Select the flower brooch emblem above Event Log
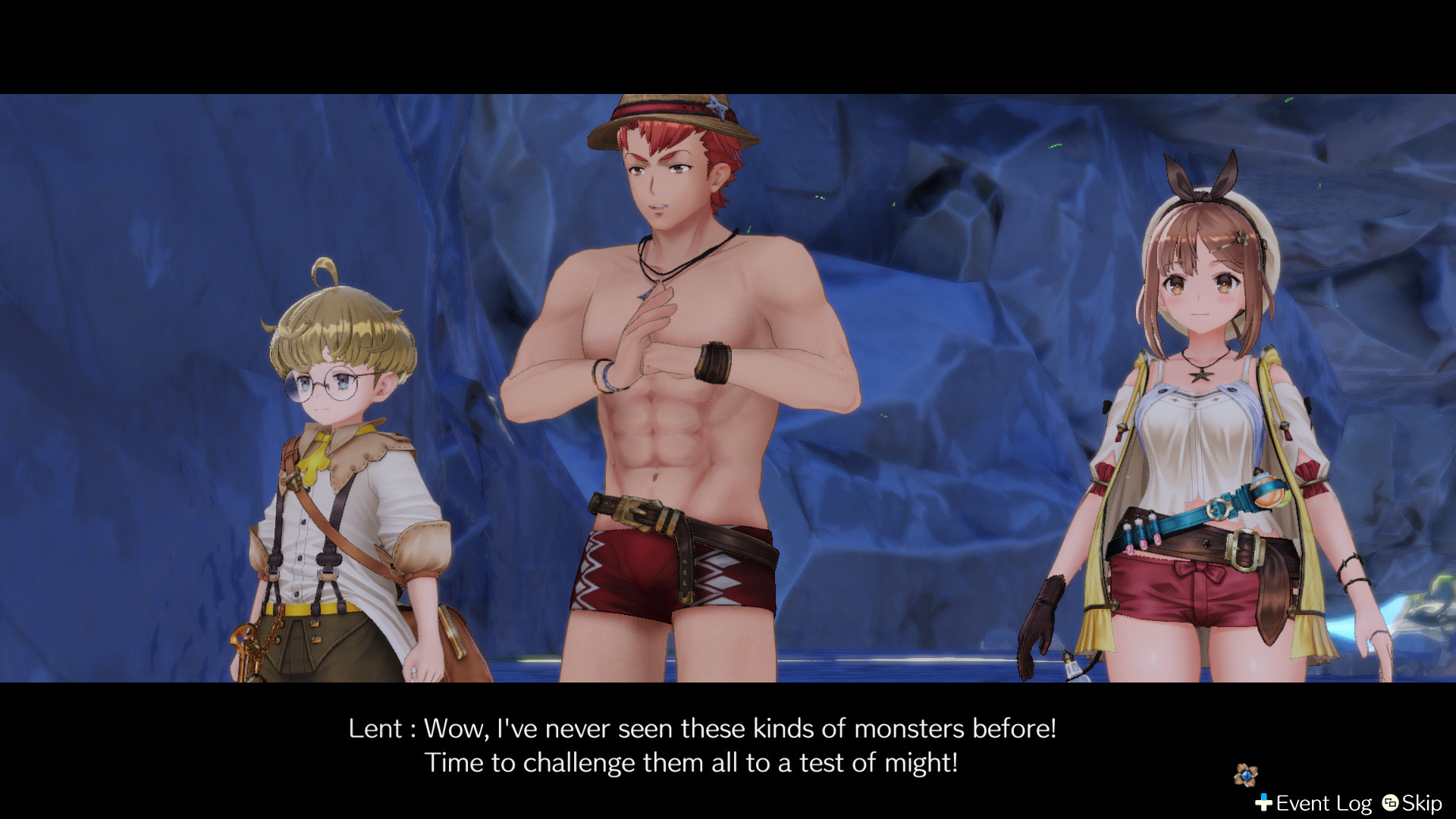Screen dimensions: 1456x819 click(1246, 777)
